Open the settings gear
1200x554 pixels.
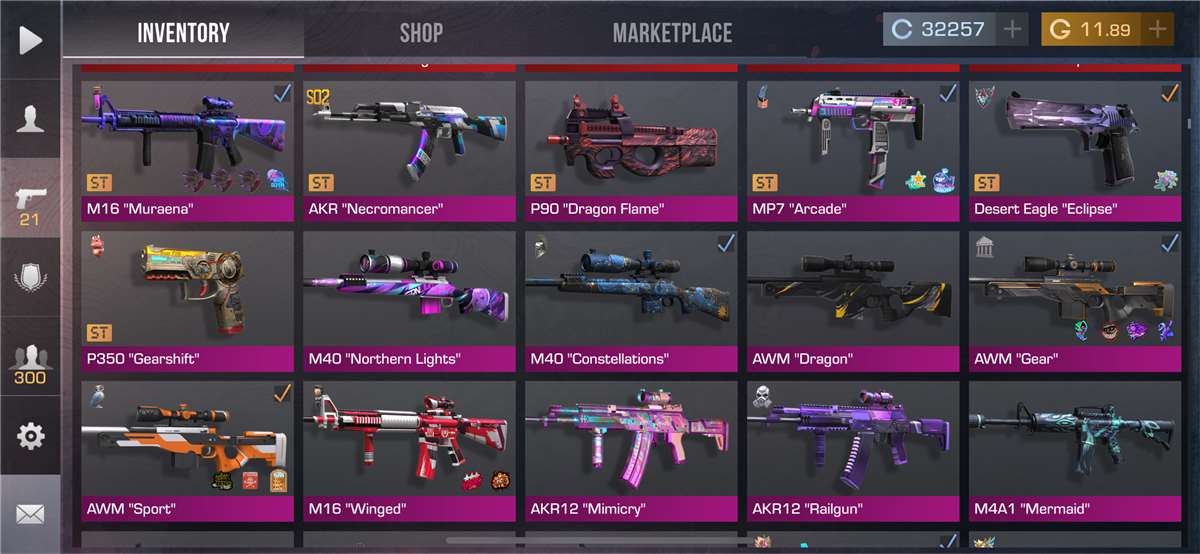(x=30, y=436)
